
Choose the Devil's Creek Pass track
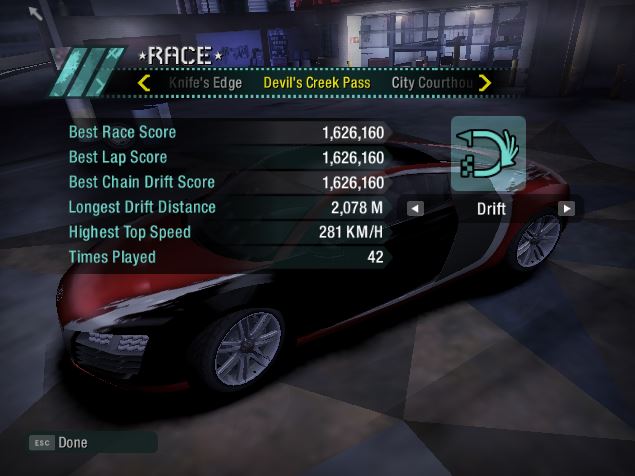pos(317,82)
